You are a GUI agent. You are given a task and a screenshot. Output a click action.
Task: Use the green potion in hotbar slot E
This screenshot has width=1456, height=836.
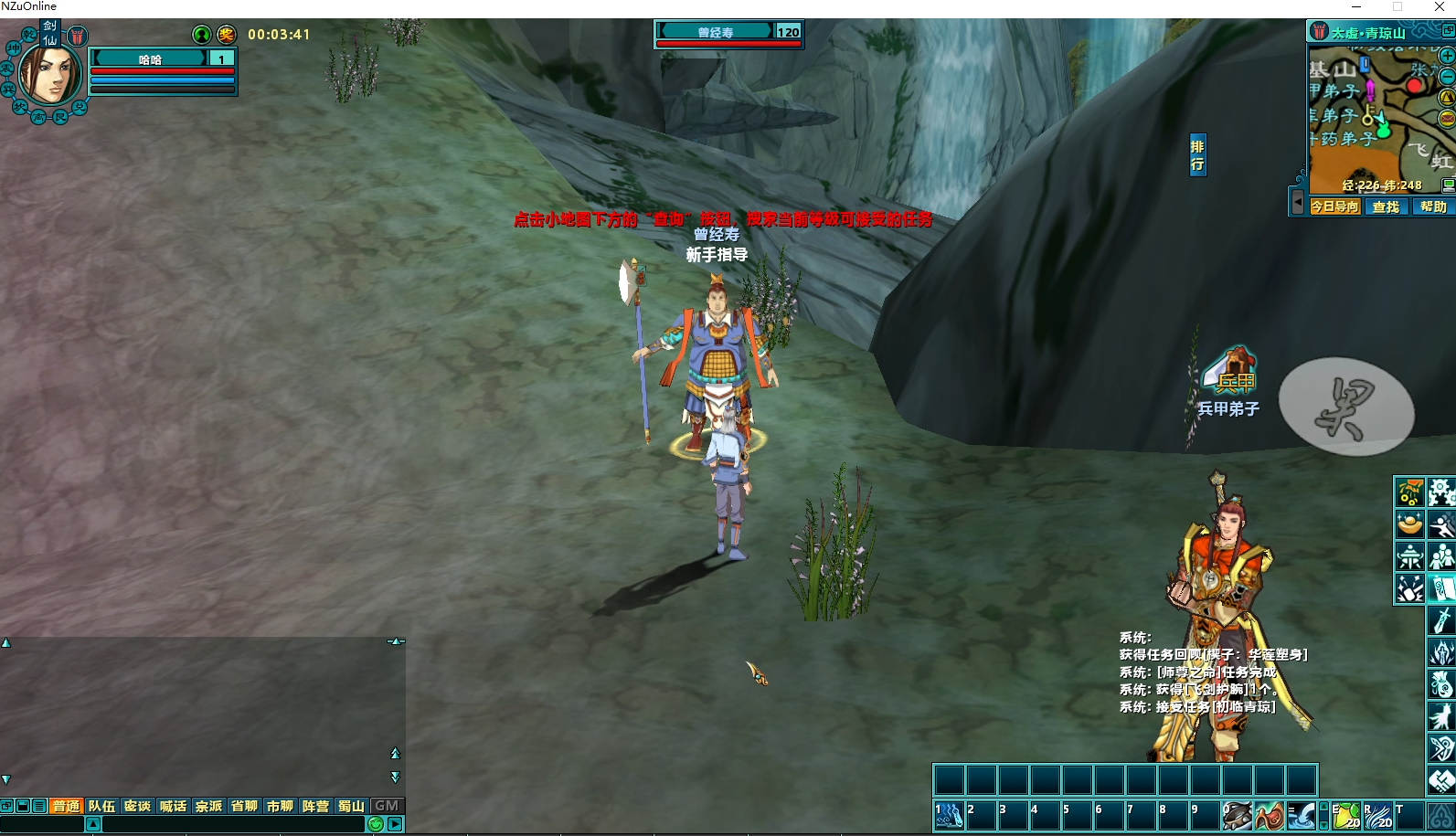[x=1346, y=815]
